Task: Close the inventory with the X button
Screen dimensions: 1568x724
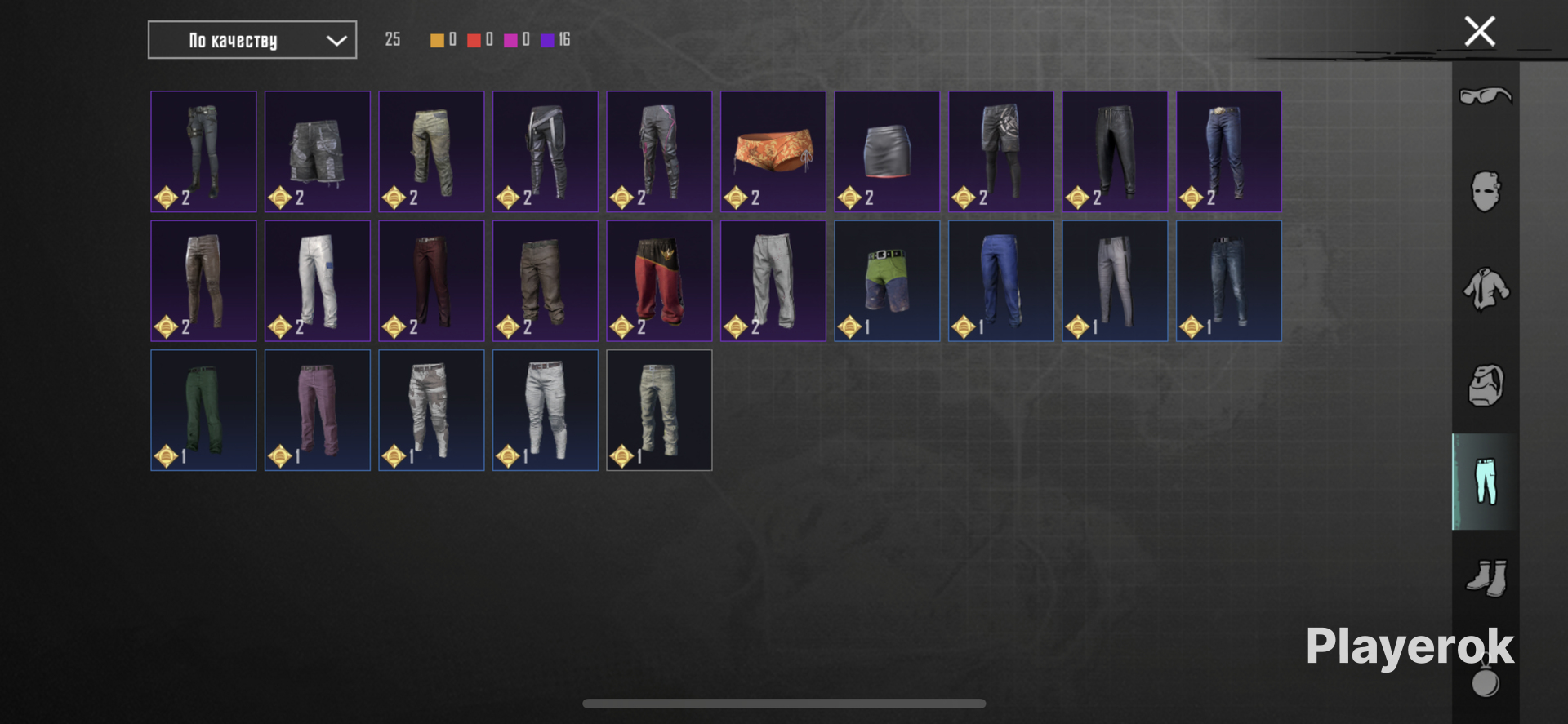Action: tap(1479, 32)
